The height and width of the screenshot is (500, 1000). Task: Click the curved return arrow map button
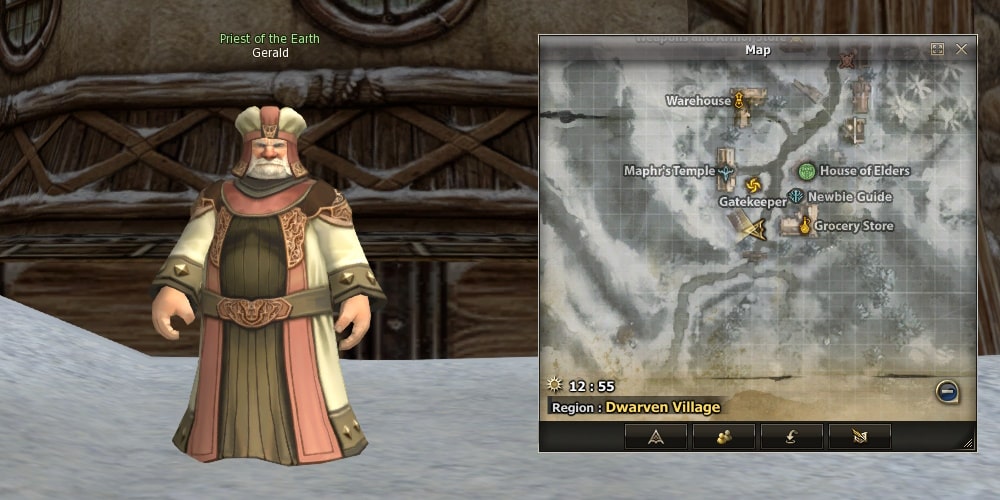click(792, 436)
